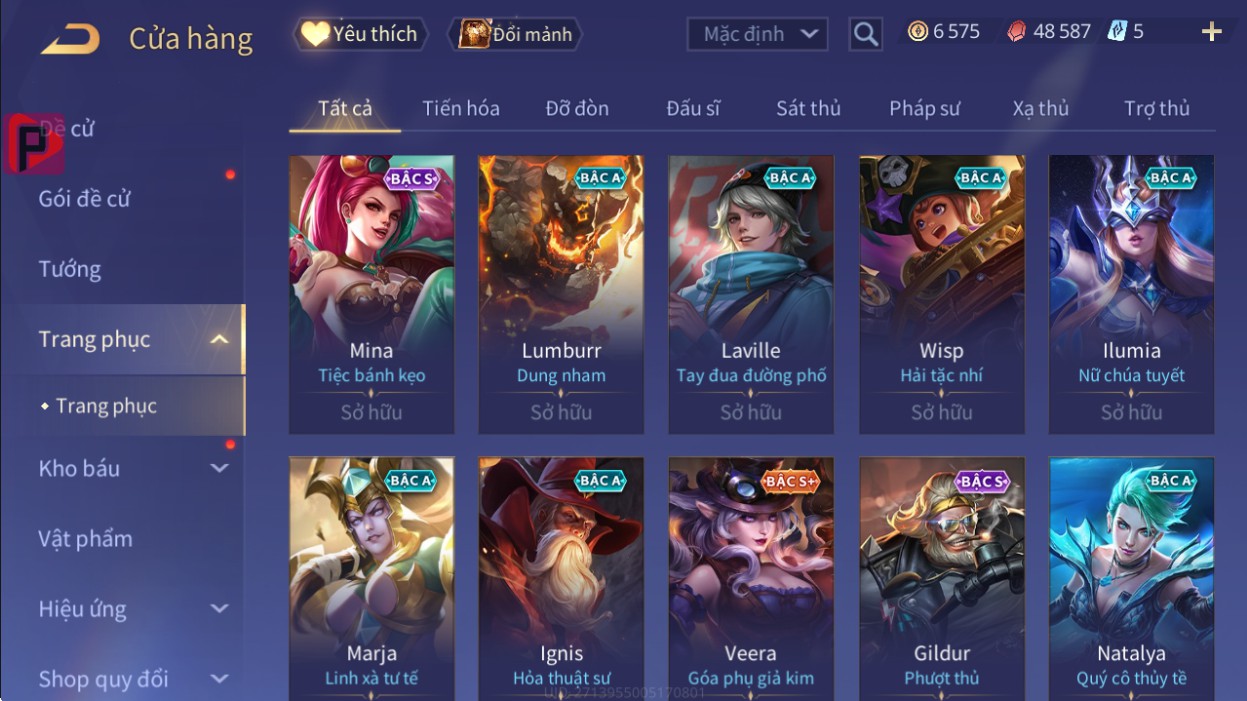The height and width of the screenshot is (701, 1247).
Task: Open the Yêu thích favorites list
Action: pyautogui.click(x=360, y=34)
